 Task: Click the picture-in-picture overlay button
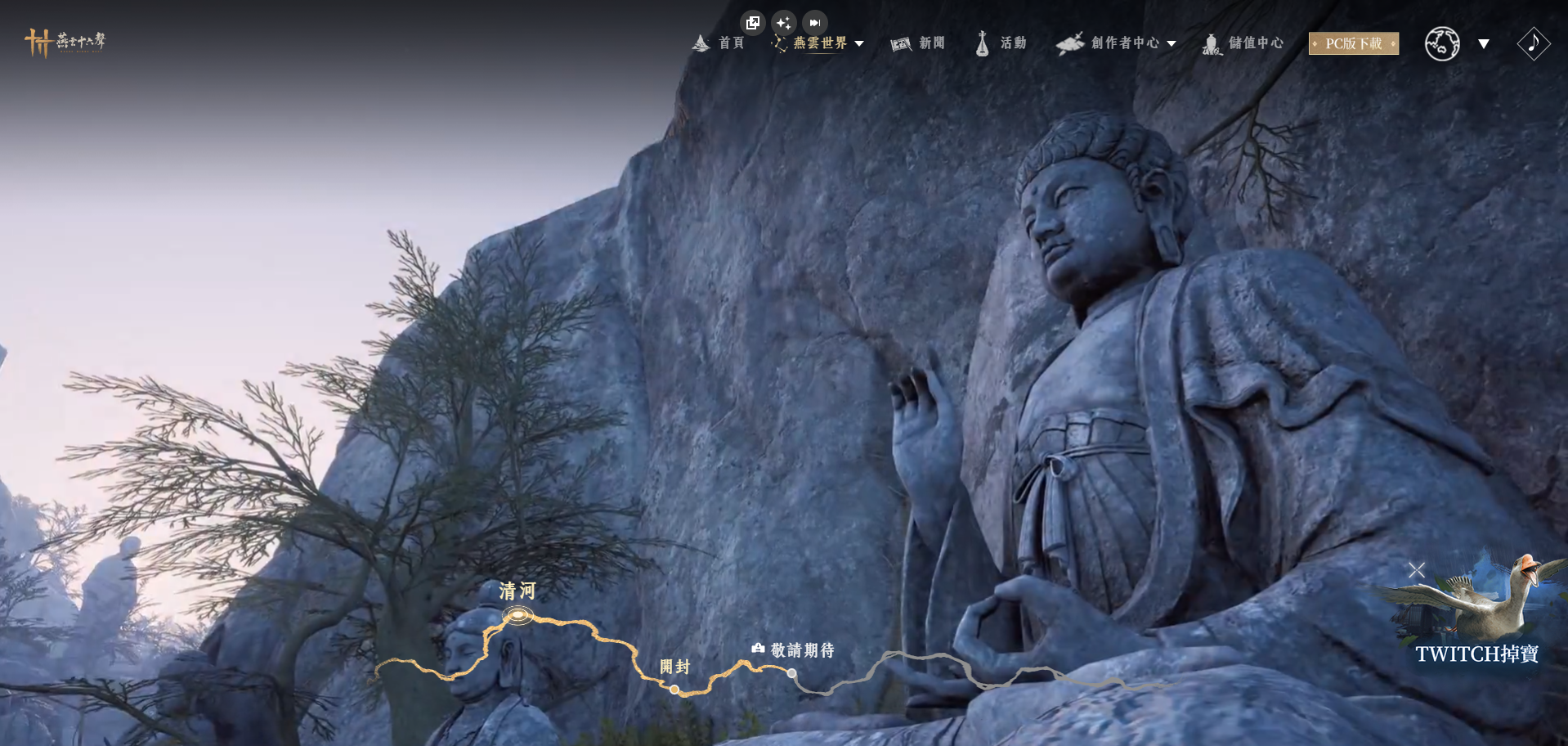[752, 23]
